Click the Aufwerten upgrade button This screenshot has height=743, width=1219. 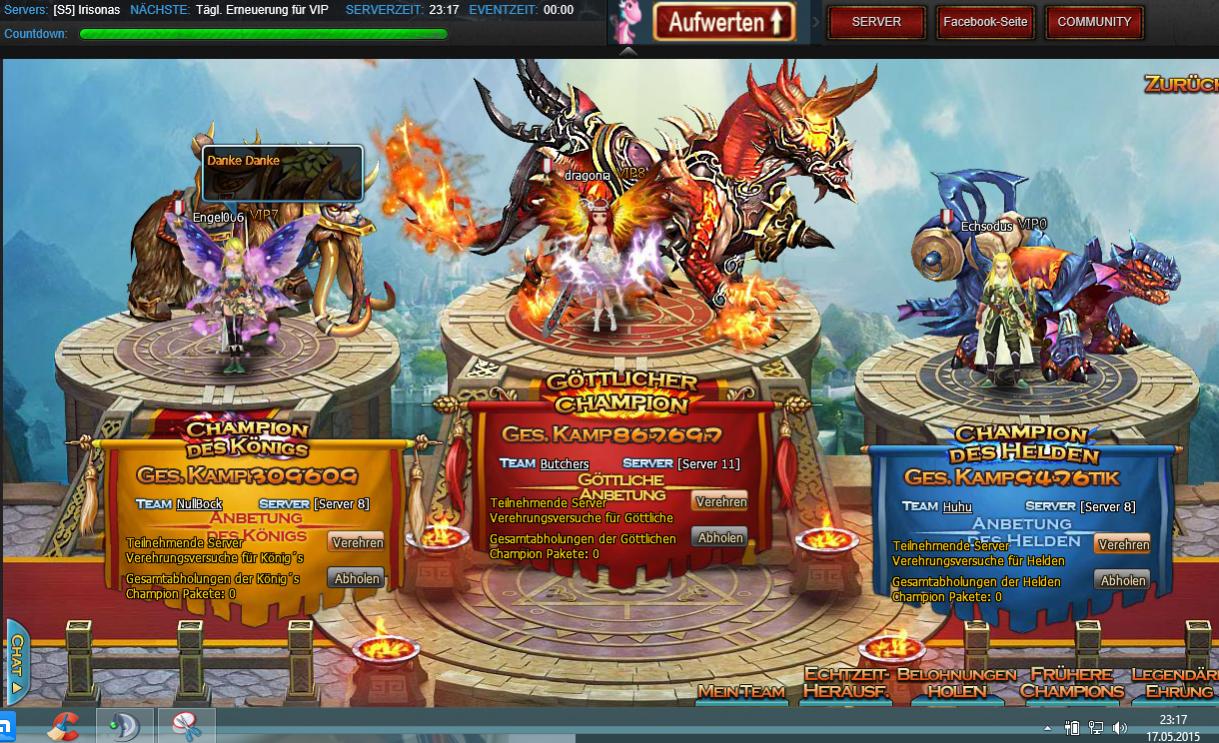[724, 22]
